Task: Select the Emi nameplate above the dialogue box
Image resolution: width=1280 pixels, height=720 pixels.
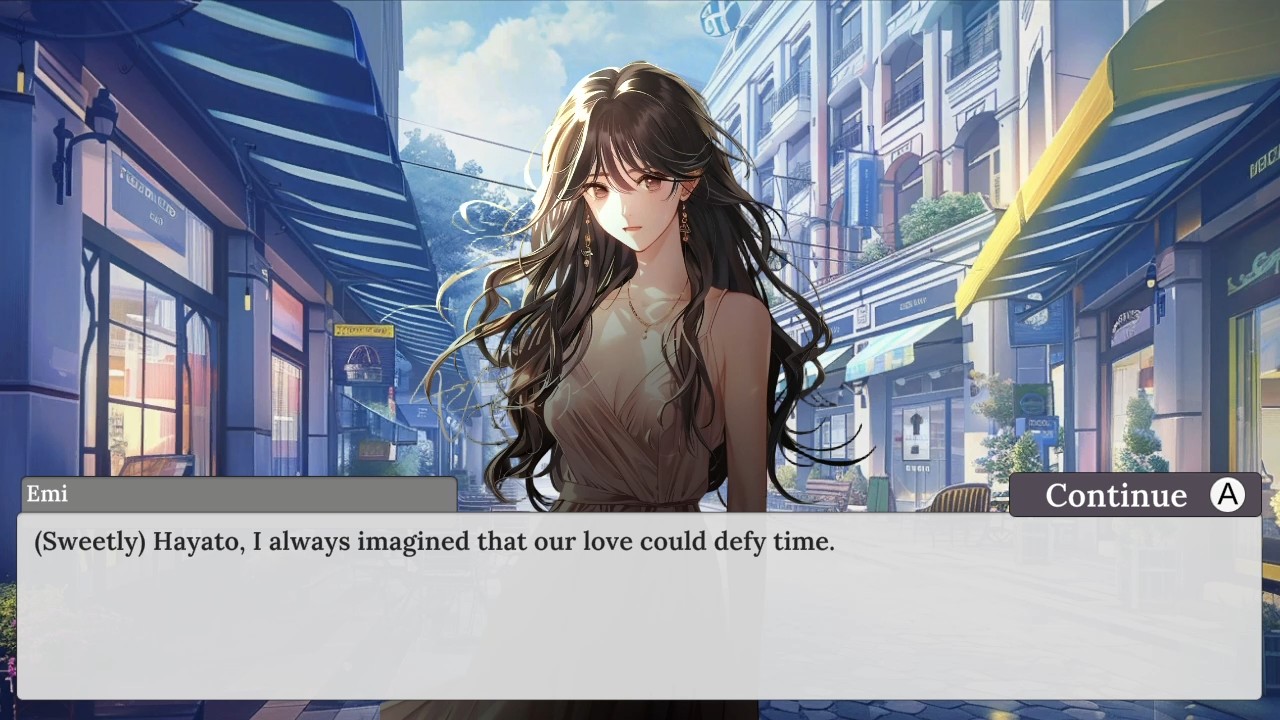Action: click(240, 494)
